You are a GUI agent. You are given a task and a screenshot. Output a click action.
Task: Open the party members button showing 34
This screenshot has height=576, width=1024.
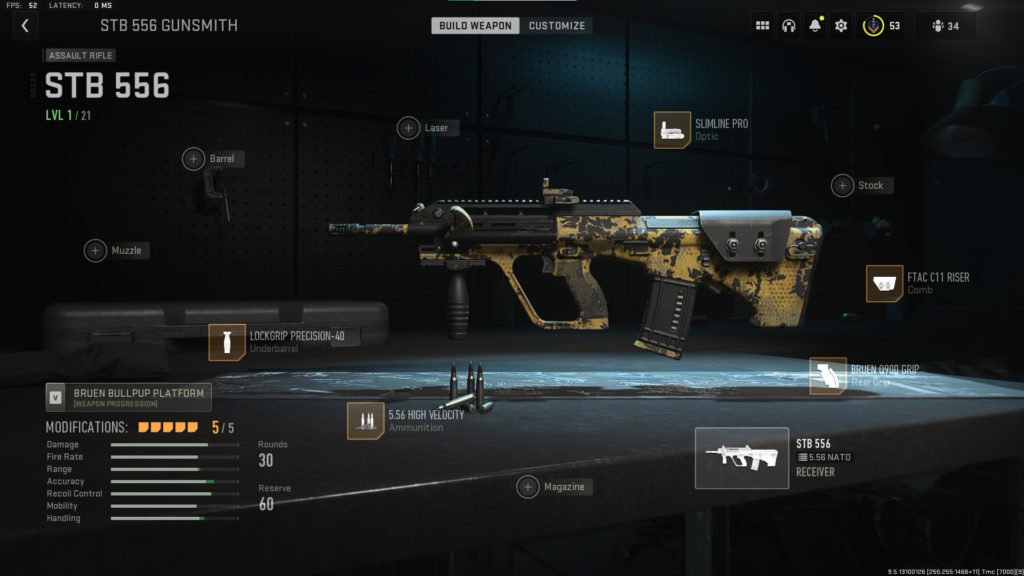pyautogui.click(x=944, y=26)
